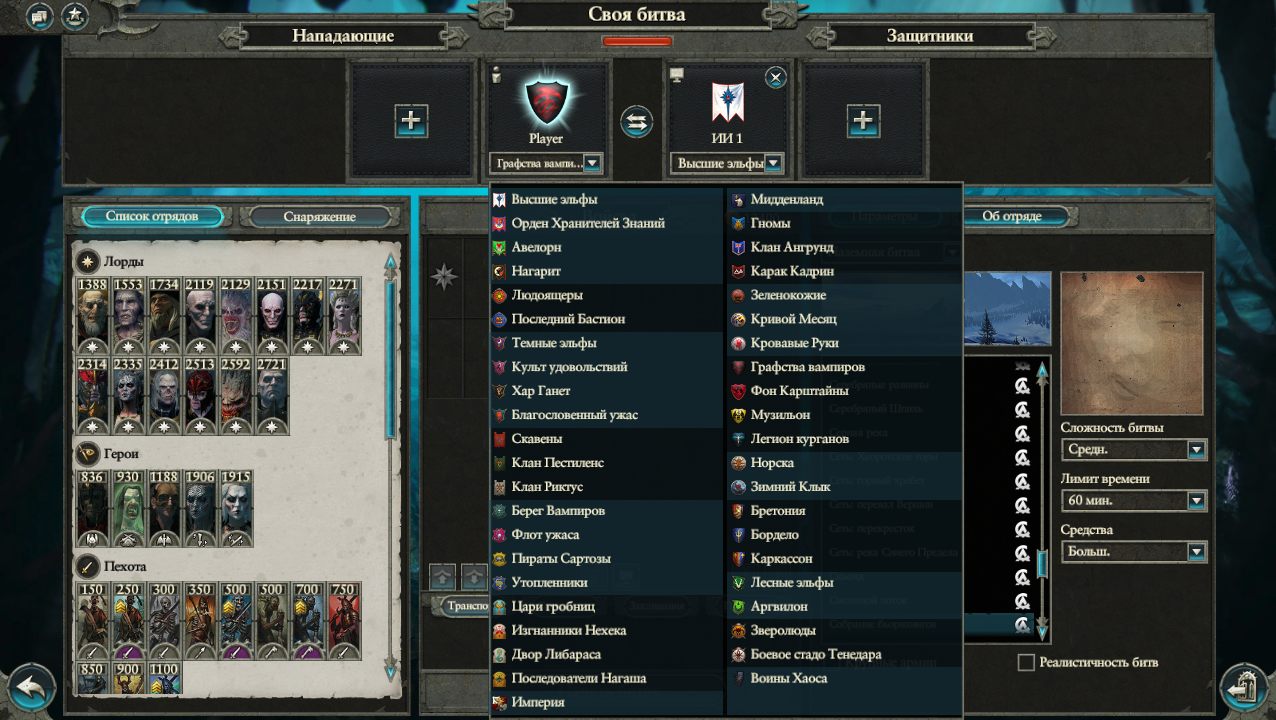1276x720 pixels.
Task: Pick Бретония from the faction list
Action: pos(777,511)
